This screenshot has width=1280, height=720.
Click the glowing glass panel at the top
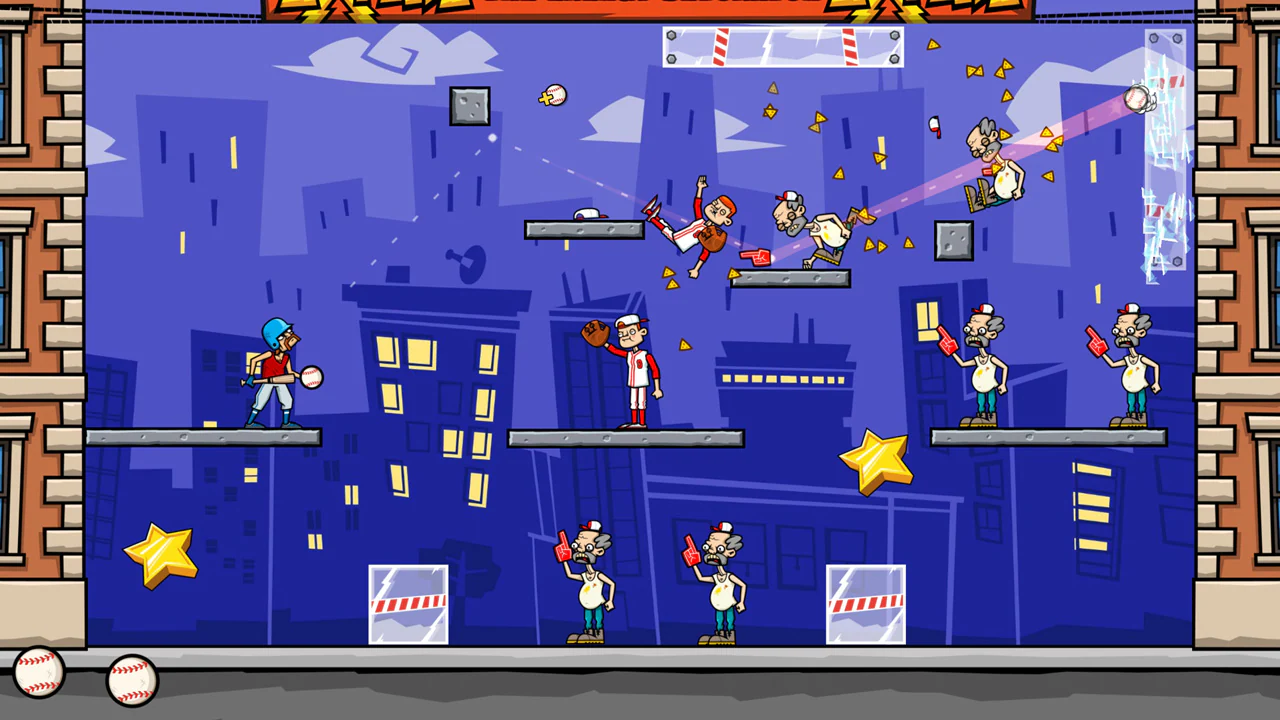coord(782,48)
